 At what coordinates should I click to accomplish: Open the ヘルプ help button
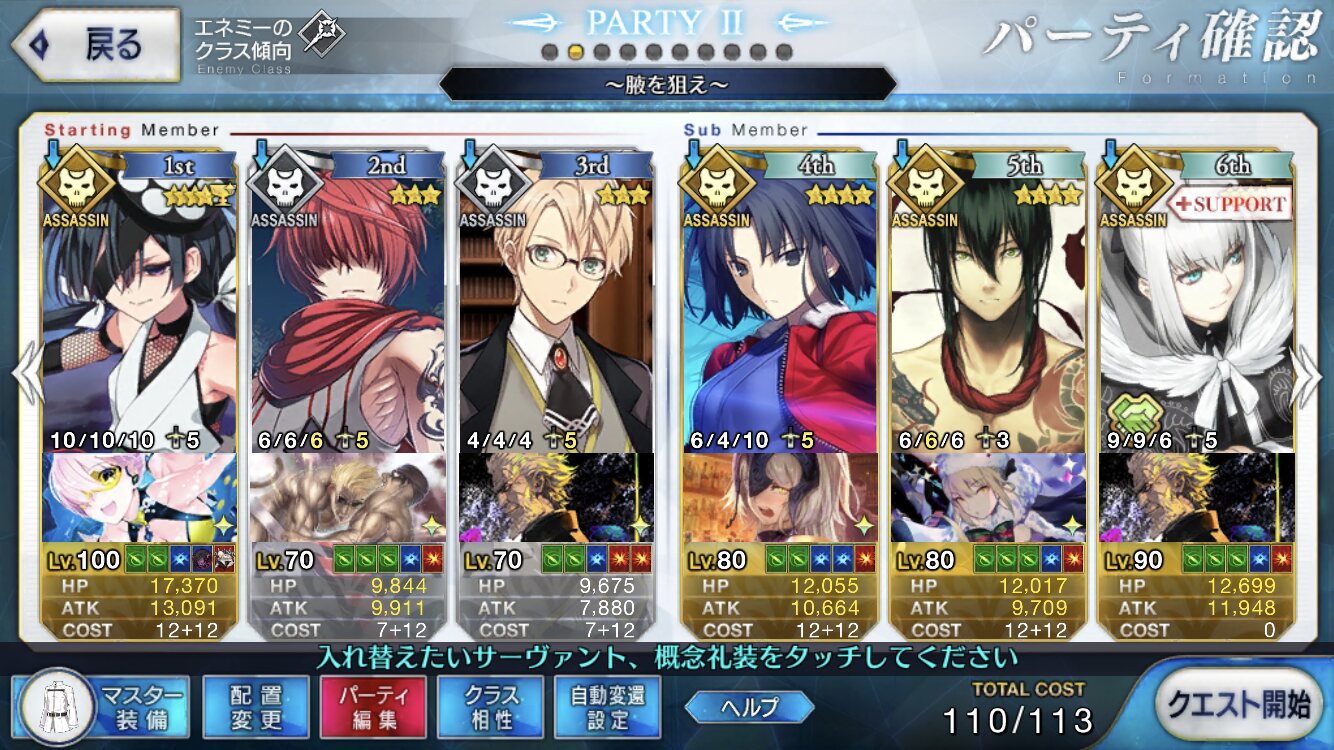(749, 706)
